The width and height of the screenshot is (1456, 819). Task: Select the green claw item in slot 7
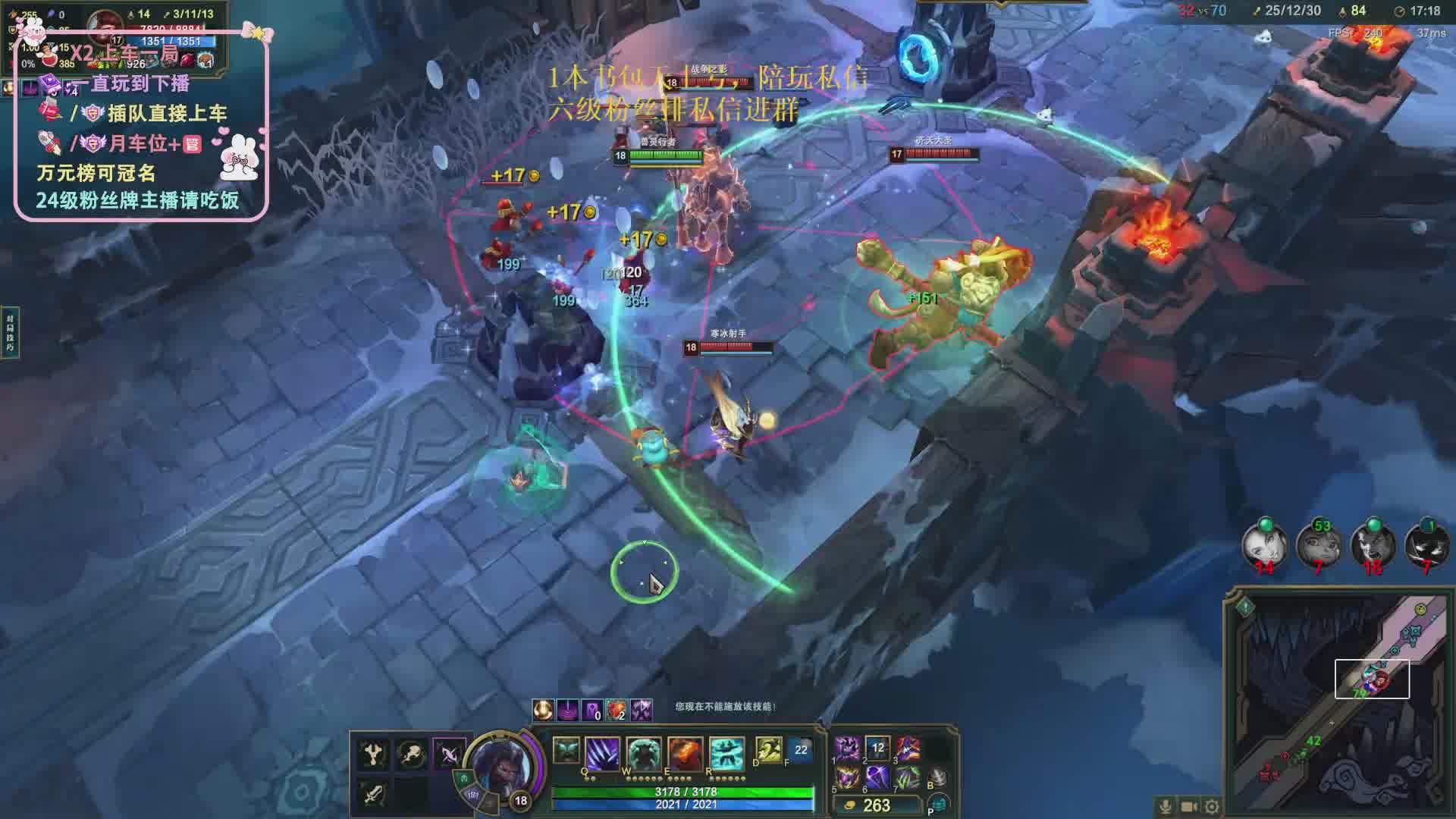click(908, 777)
